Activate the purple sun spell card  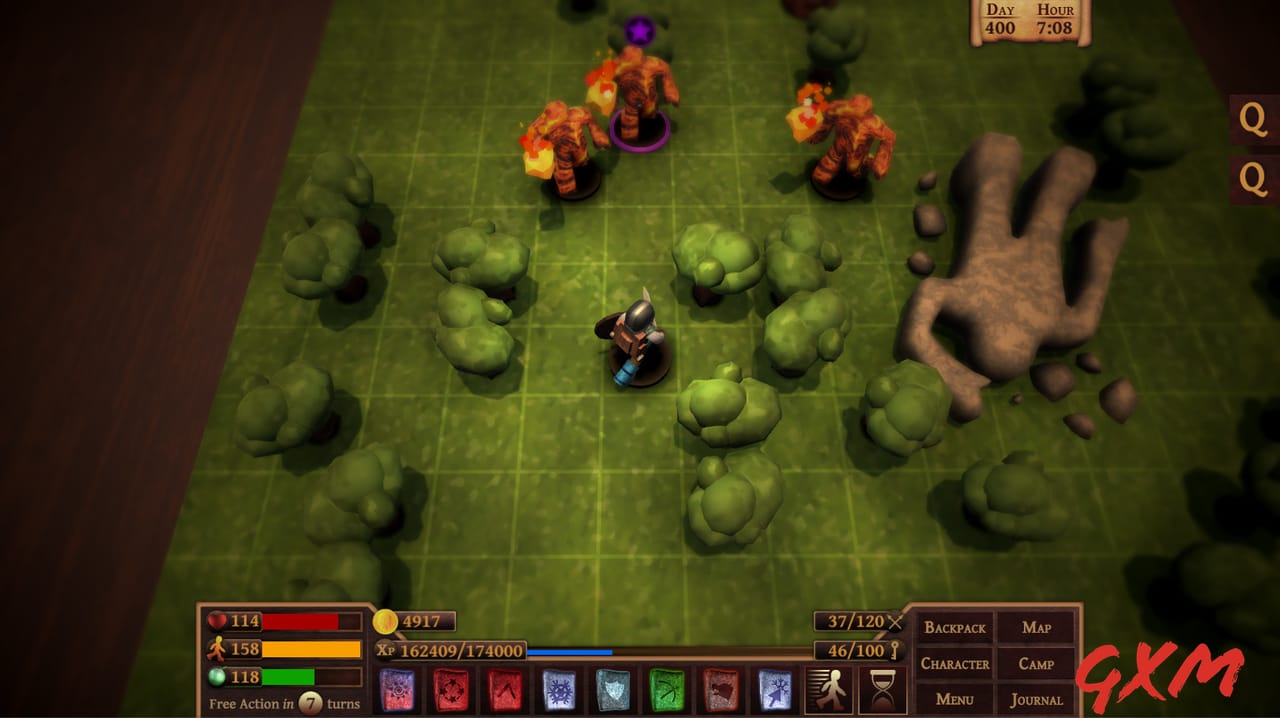[397, 690]
